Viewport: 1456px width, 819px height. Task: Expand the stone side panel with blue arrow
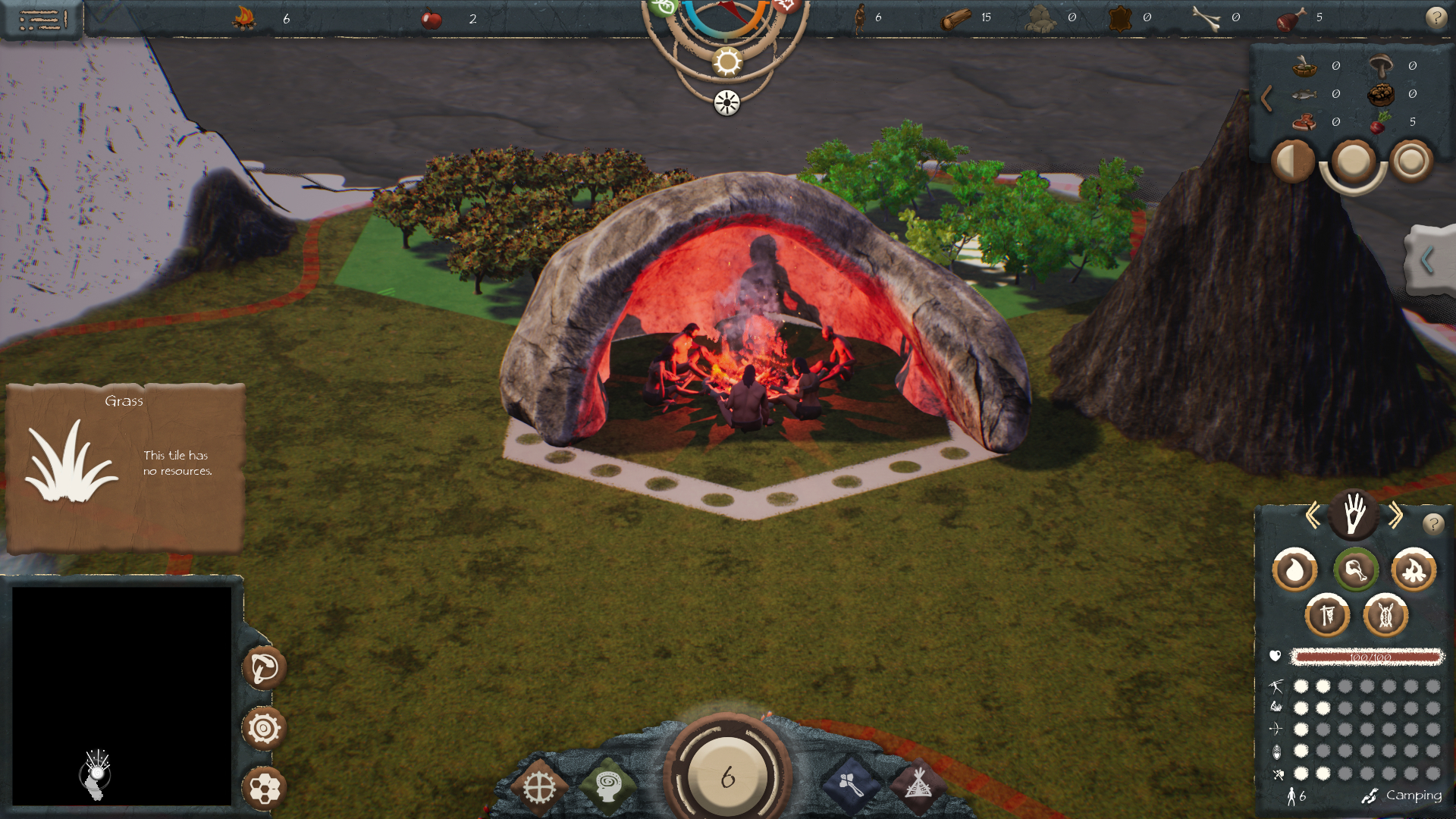coord(1428,260)
